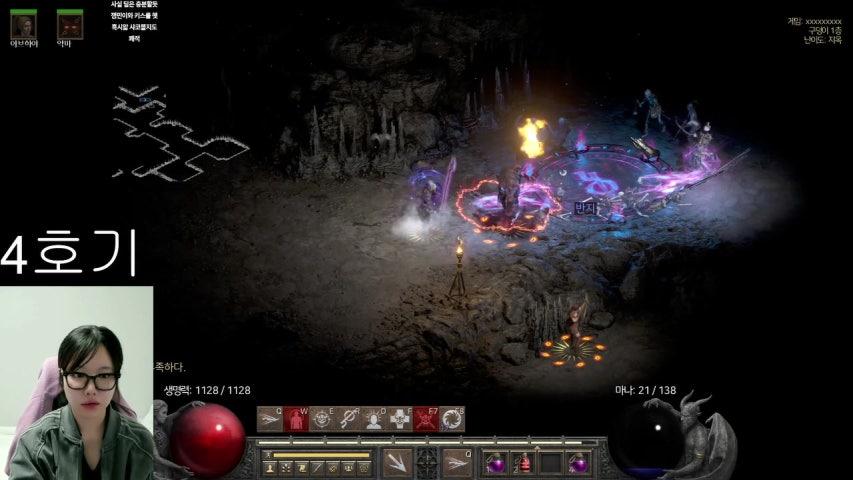Activate the multi-arrow skill in the hotkey bar
The image size is (853, 480).
(269, 419)
